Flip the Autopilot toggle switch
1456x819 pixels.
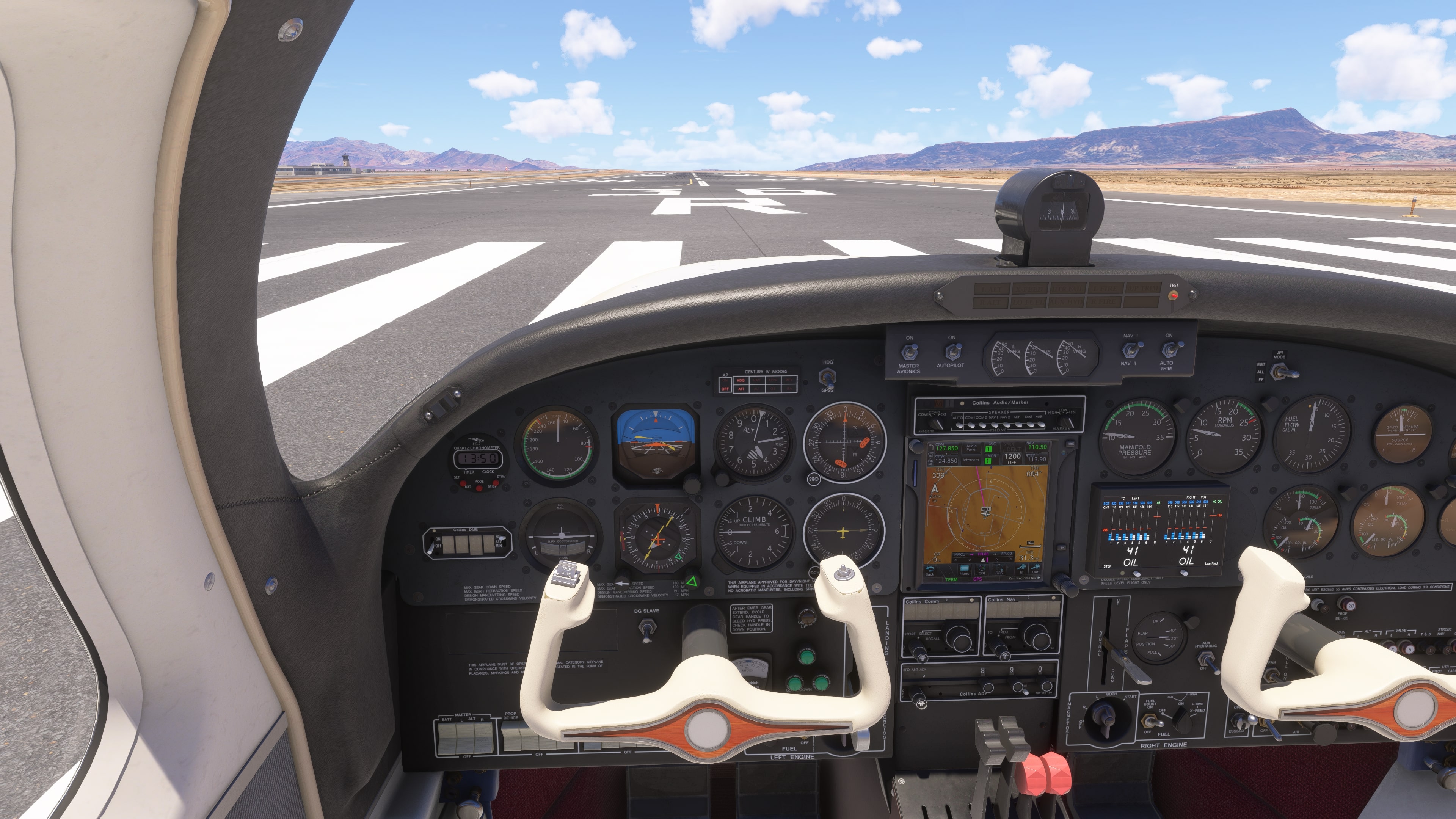(x=952, y=351)
